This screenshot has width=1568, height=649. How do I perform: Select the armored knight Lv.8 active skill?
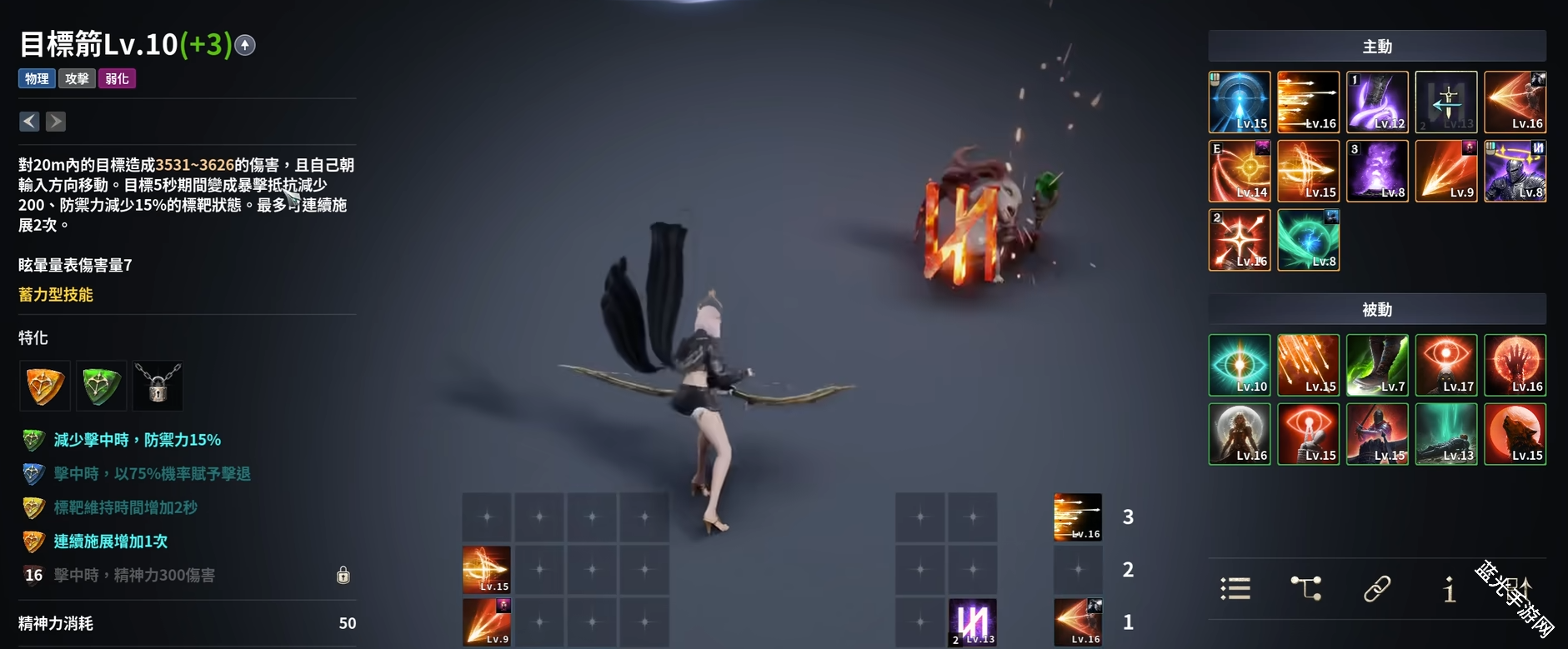pos(1515,171)
